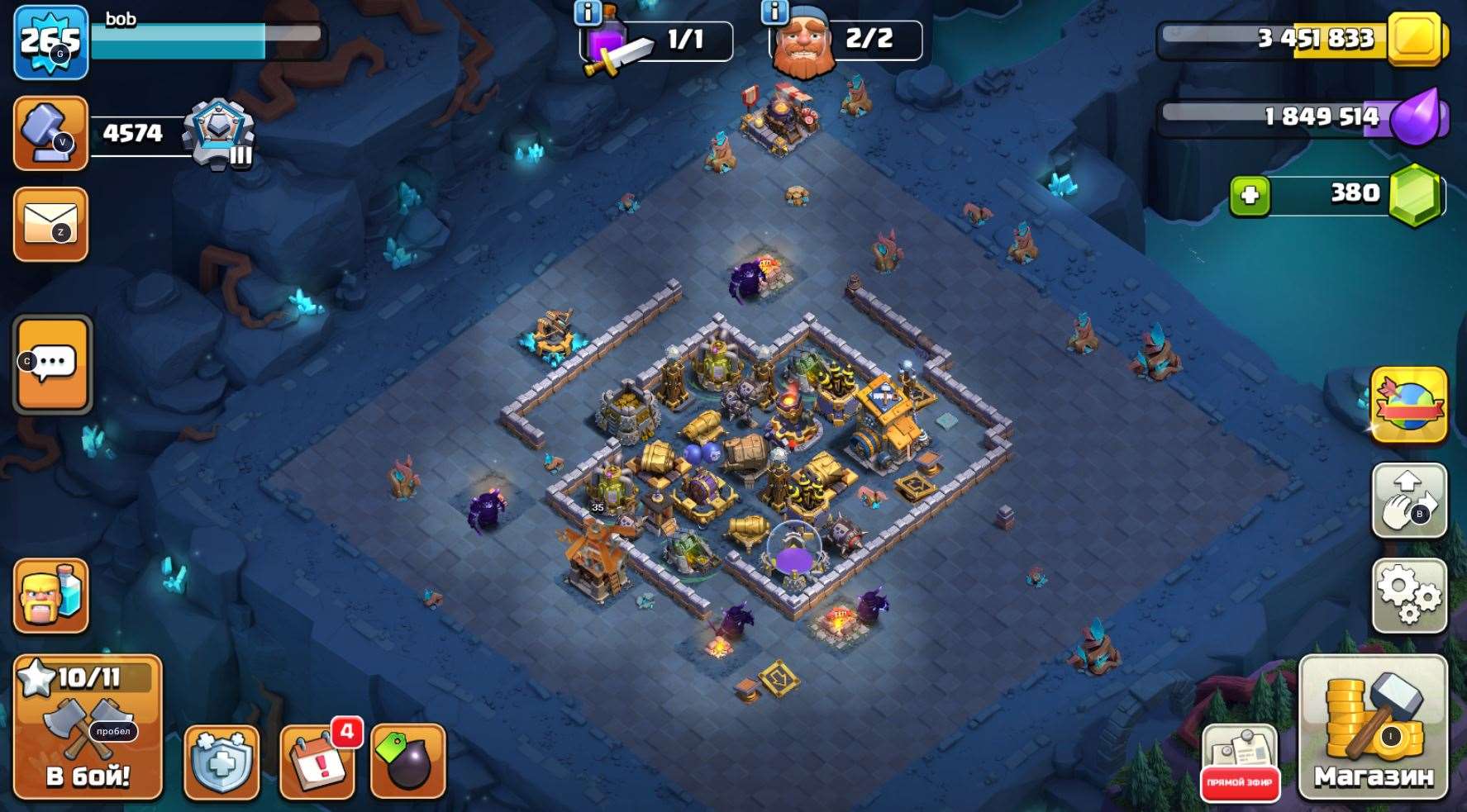Open the shield with cross button
Viewport: 1467px width, 812px height.
point(221,763)
